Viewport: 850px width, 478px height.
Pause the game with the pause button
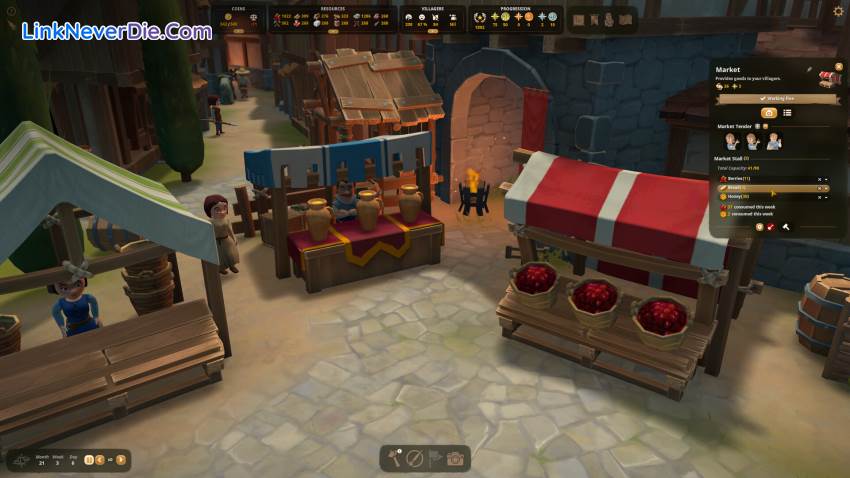(89, 460)
